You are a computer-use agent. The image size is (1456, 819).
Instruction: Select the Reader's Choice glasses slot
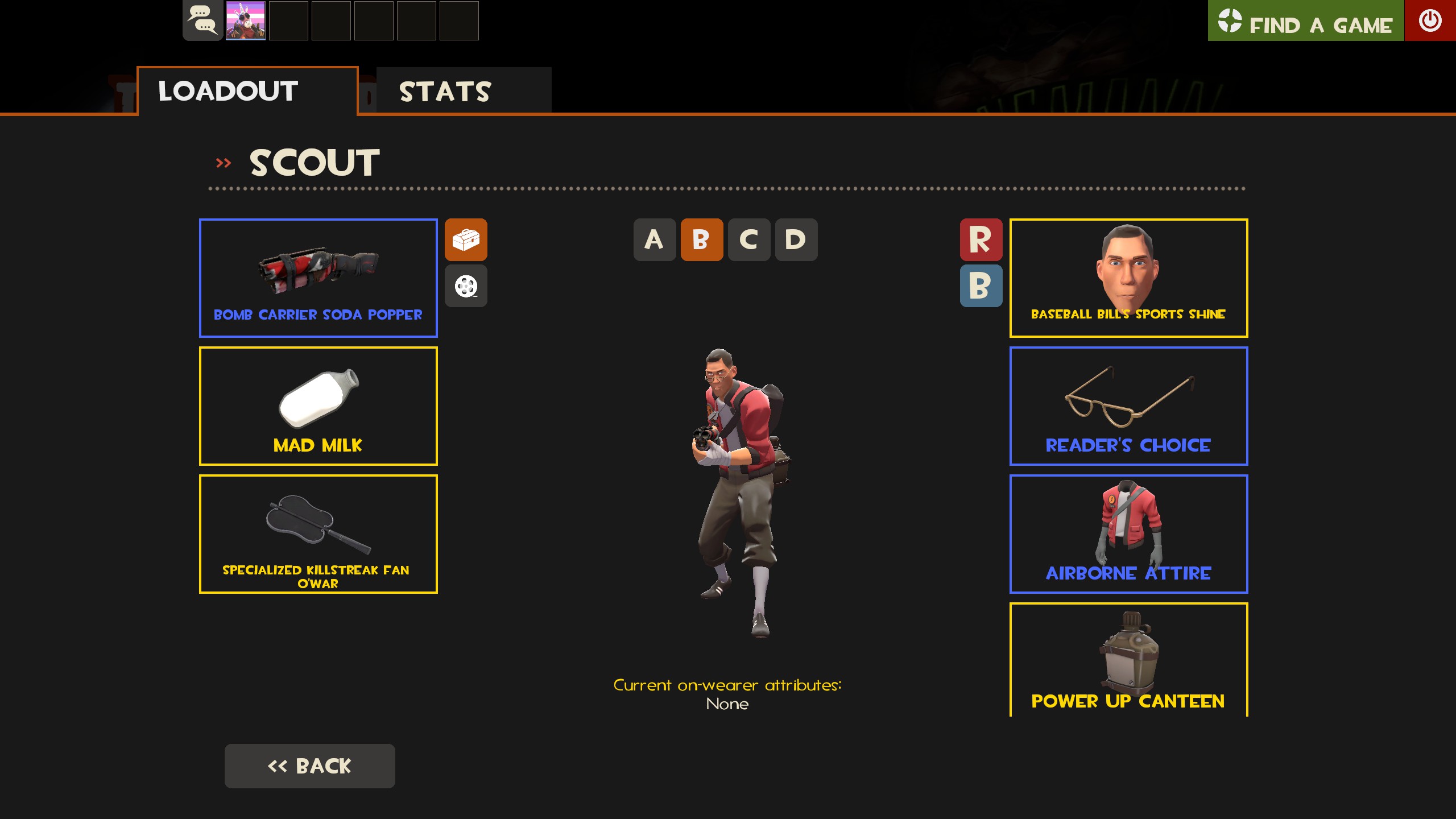pyautogui.click(x=1128, y=406)
